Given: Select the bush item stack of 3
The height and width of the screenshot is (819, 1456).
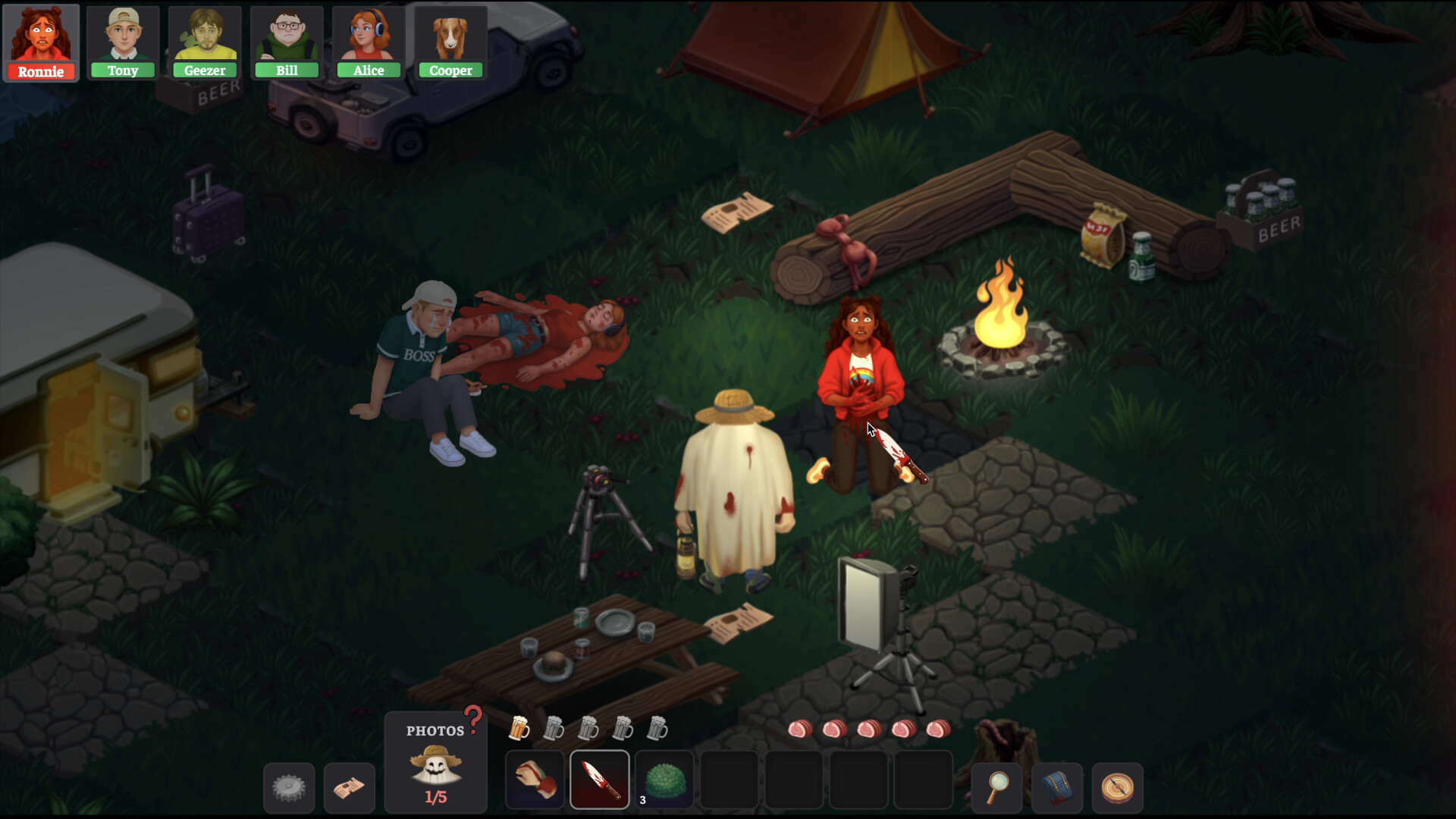Looking at the screenshot, I should [664, 779].
